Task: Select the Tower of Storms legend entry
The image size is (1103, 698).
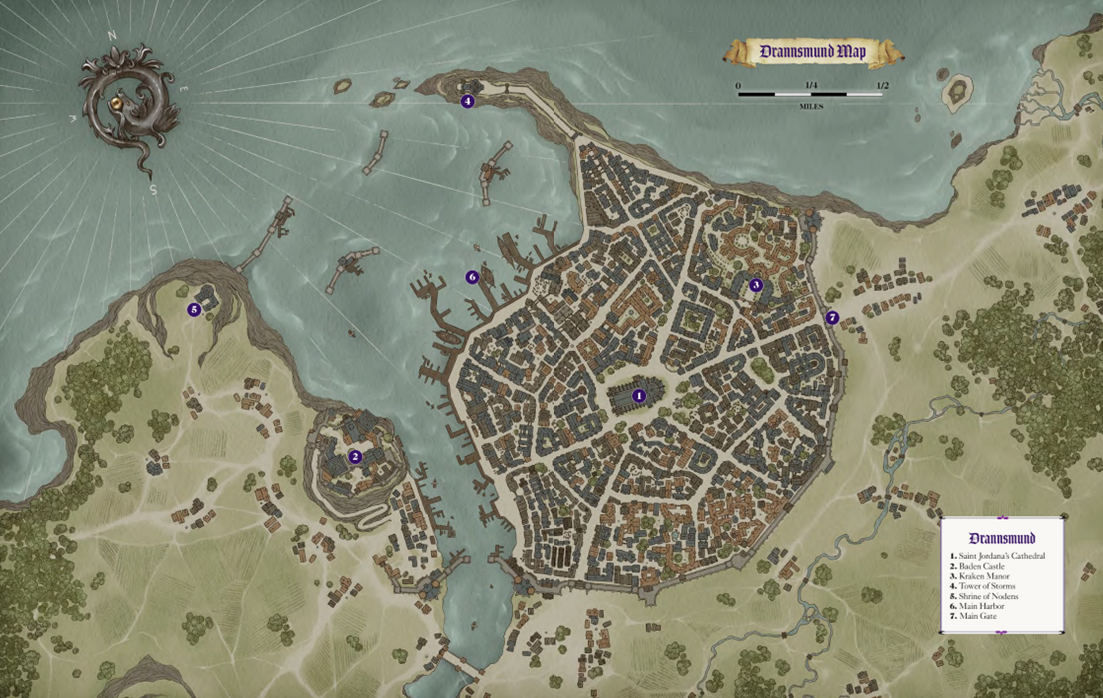Action: [x=988, y=586]
